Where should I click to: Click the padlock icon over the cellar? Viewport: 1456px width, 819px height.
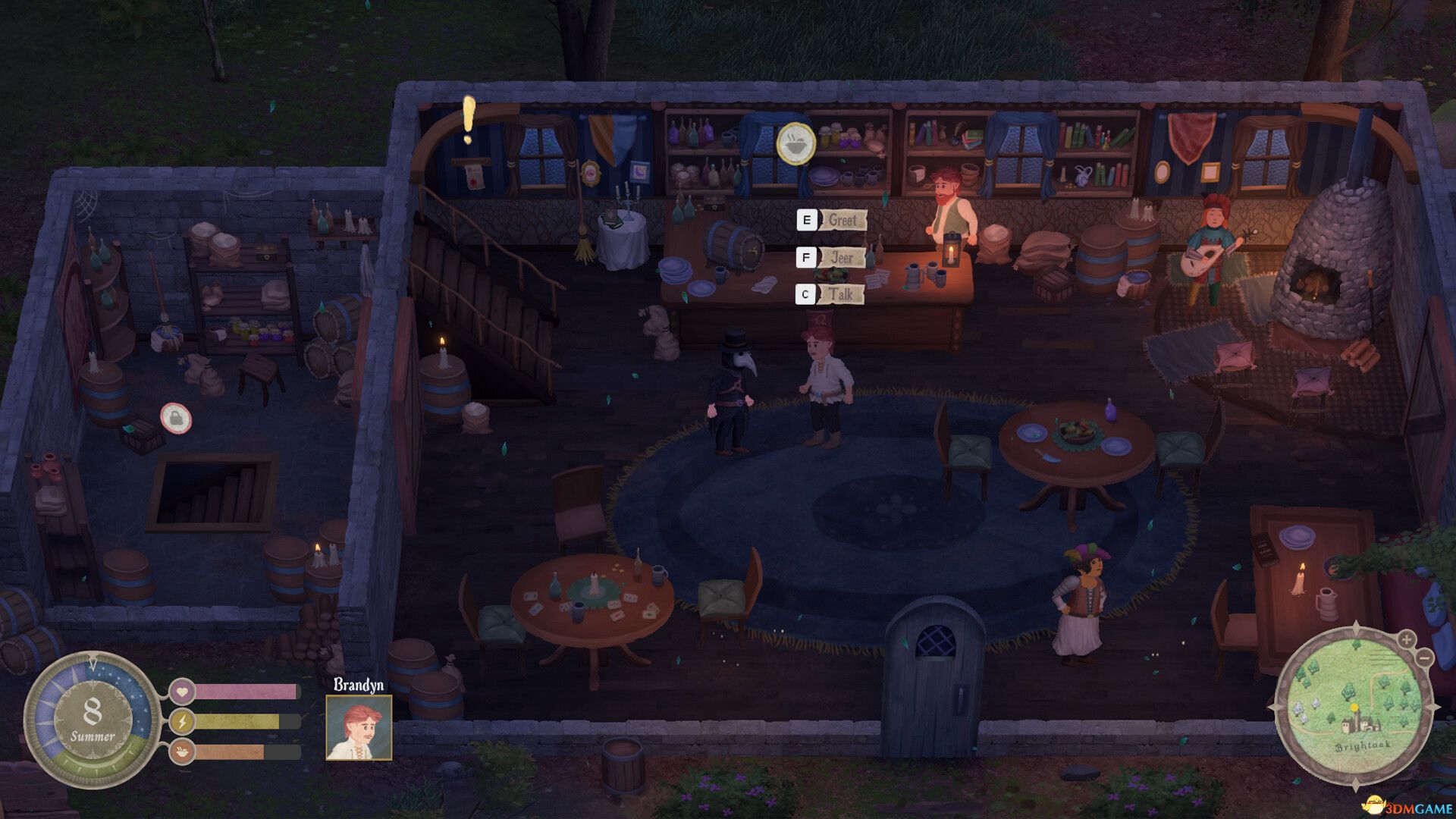(175, 418)
